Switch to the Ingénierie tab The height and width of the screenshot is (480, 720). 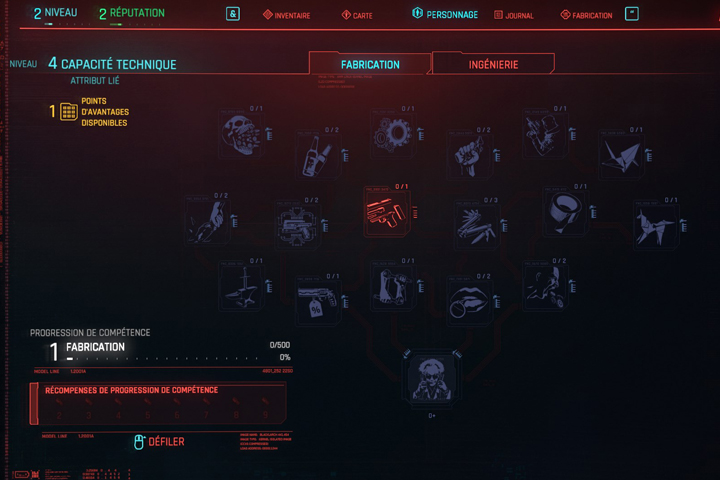493,64
